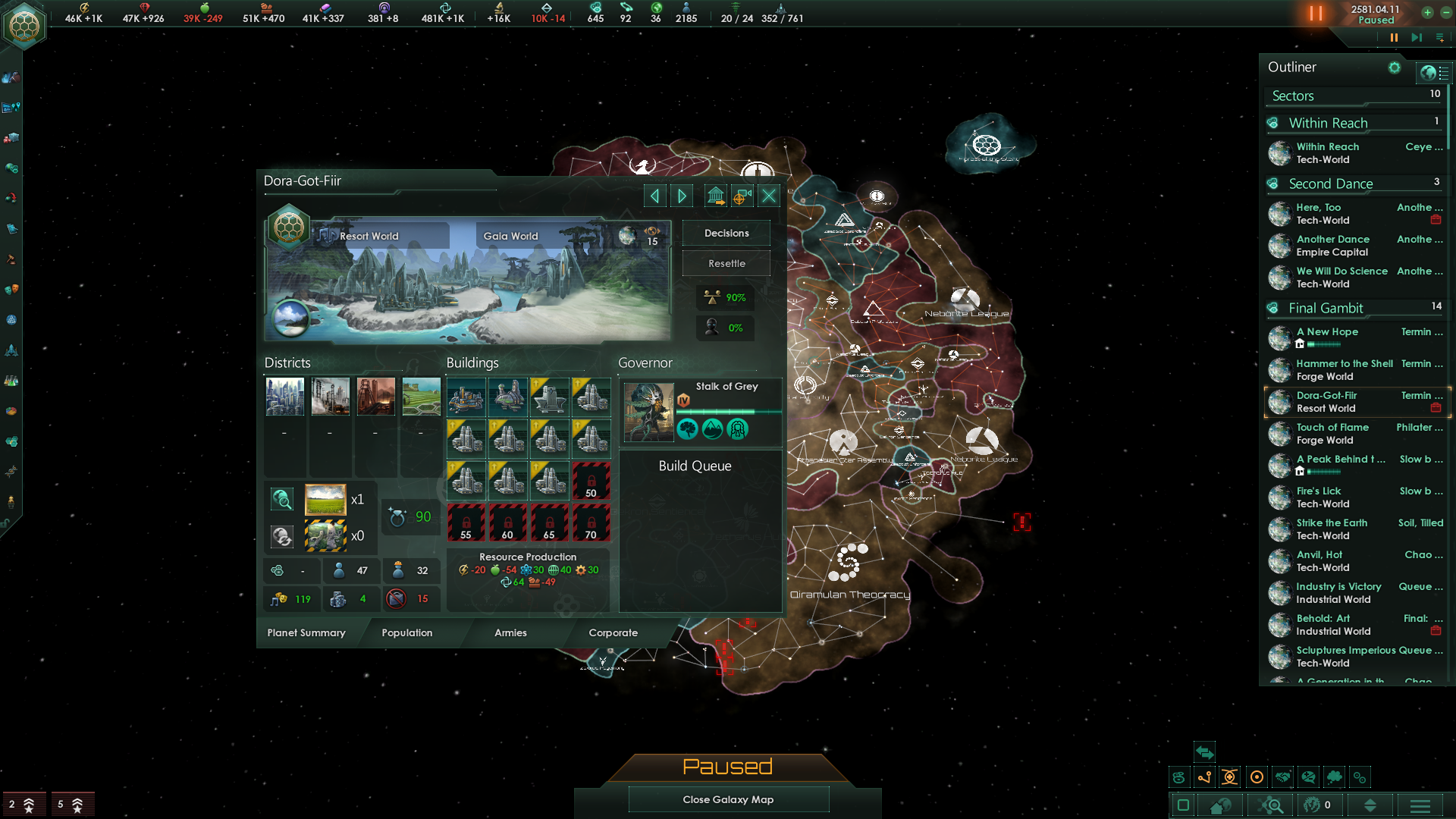The image size is (1456, 819).
Task: Open Another Dance Empire Capital in outliner
Action: click(x=1342, y=246)
